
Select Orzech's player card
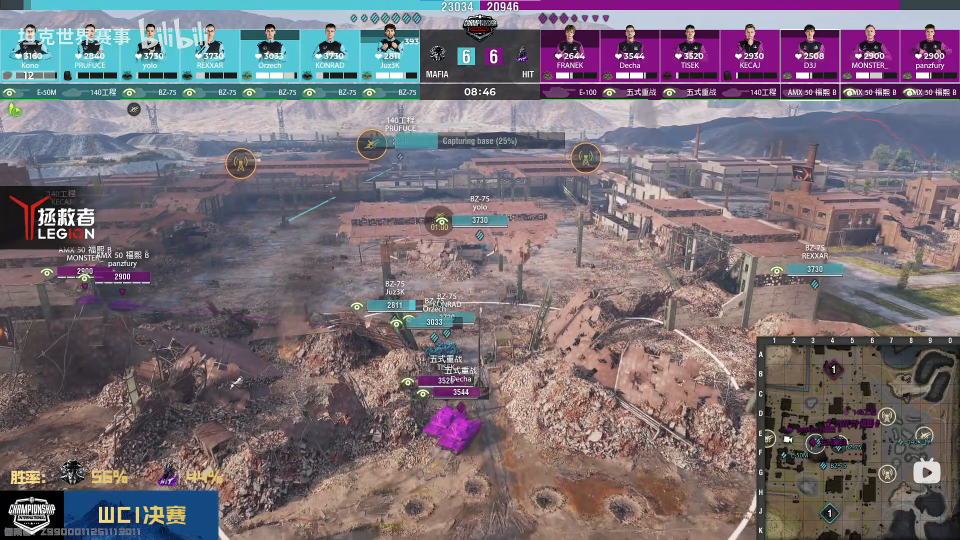270,52
